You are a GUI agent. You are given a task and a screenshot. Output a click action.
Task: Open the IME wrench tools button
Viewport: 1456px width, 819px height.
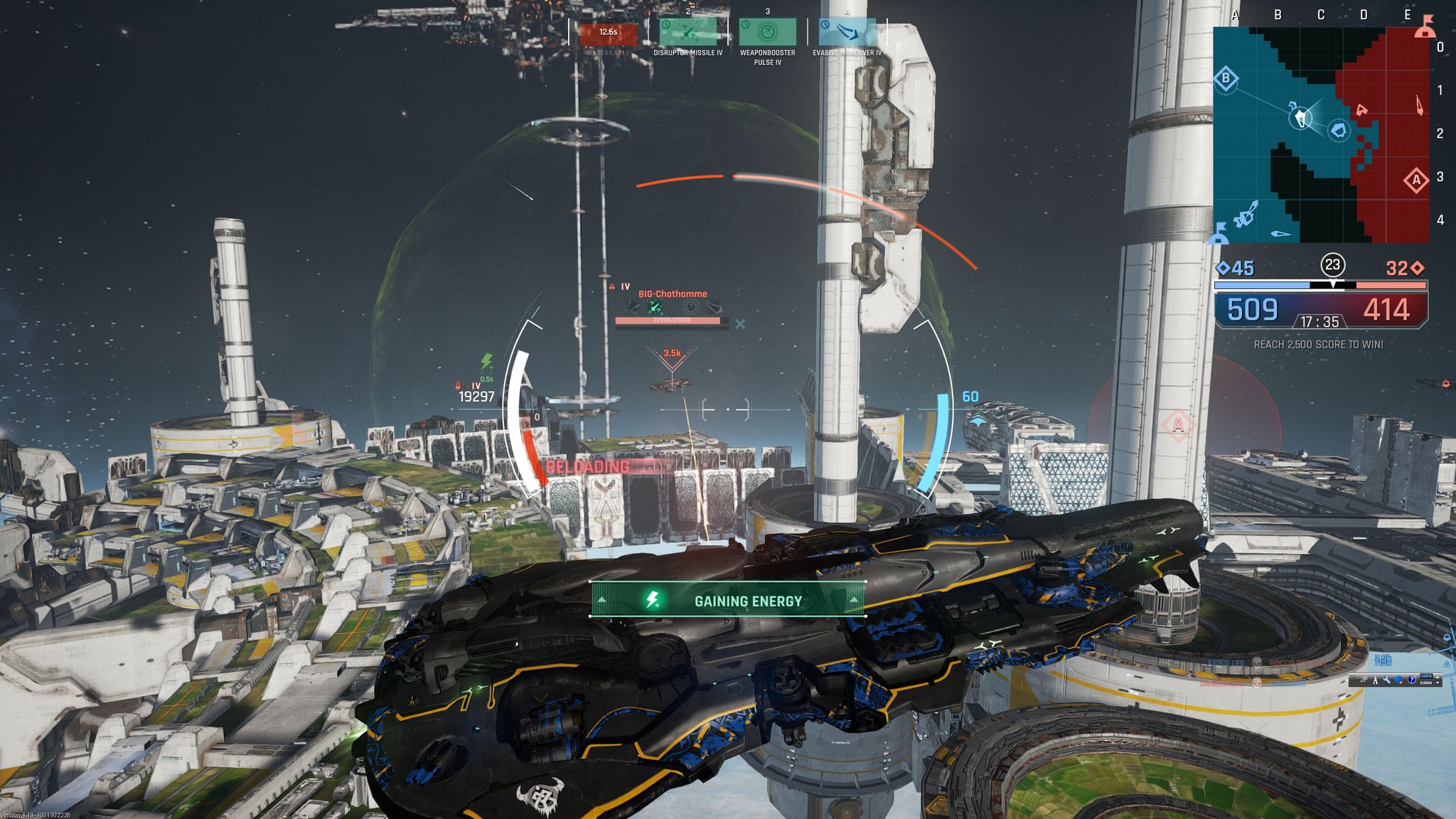(1387, 680)
